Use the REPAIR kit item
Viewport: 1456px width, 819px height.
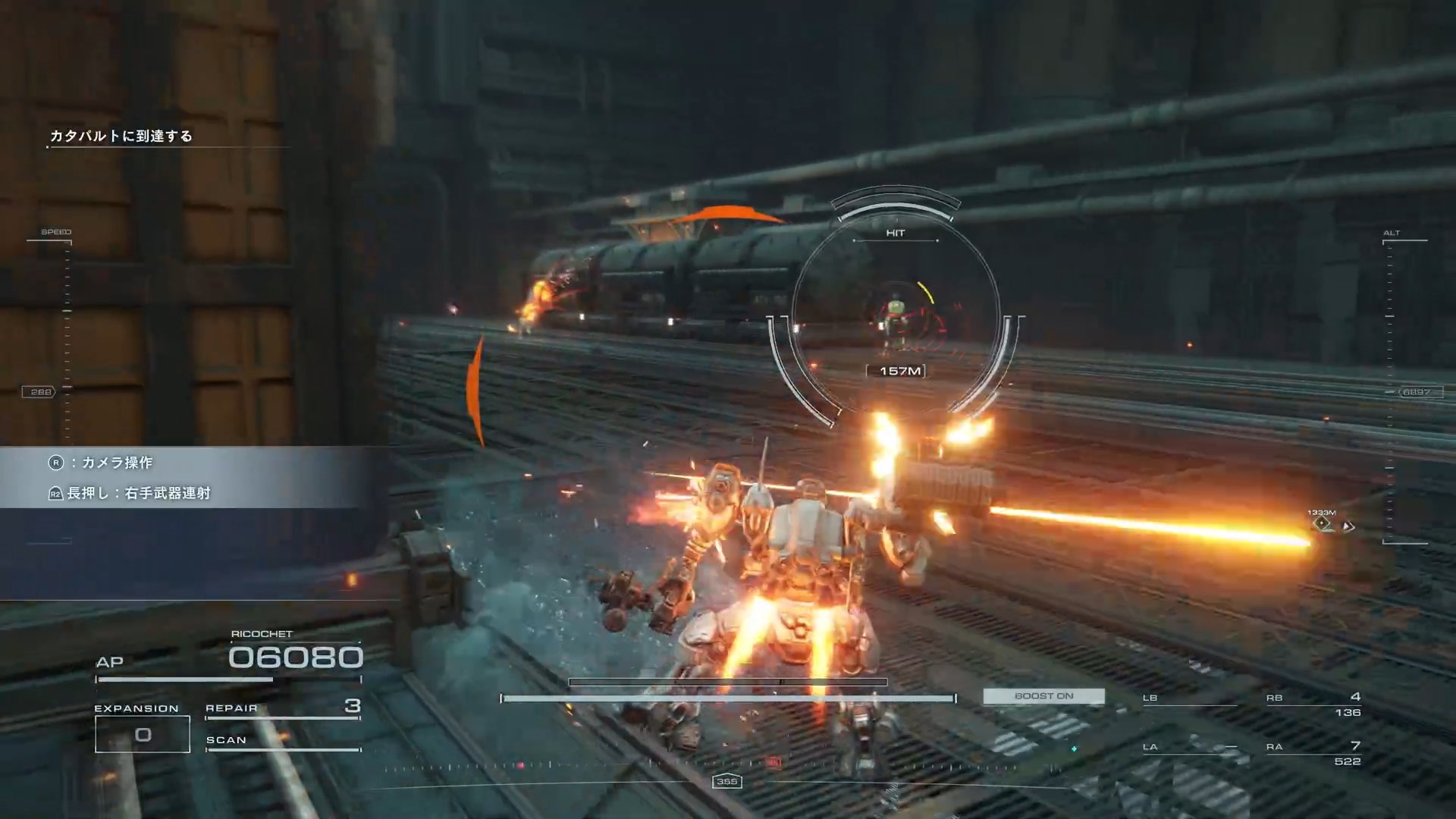(x=282, y=708)
